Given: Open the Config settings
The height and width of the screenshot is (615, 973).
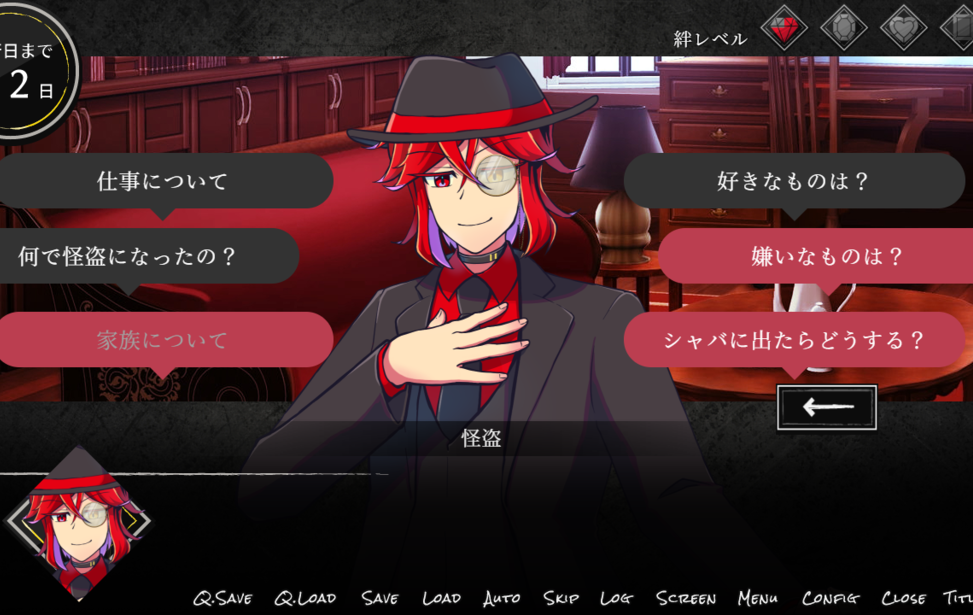Looking at the screenshot, I should [x=830, y=598].
